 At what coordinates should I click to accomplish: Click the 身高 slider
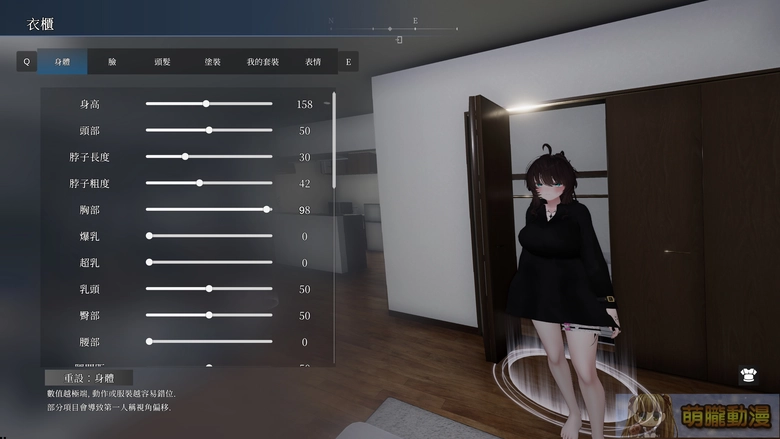206,104
